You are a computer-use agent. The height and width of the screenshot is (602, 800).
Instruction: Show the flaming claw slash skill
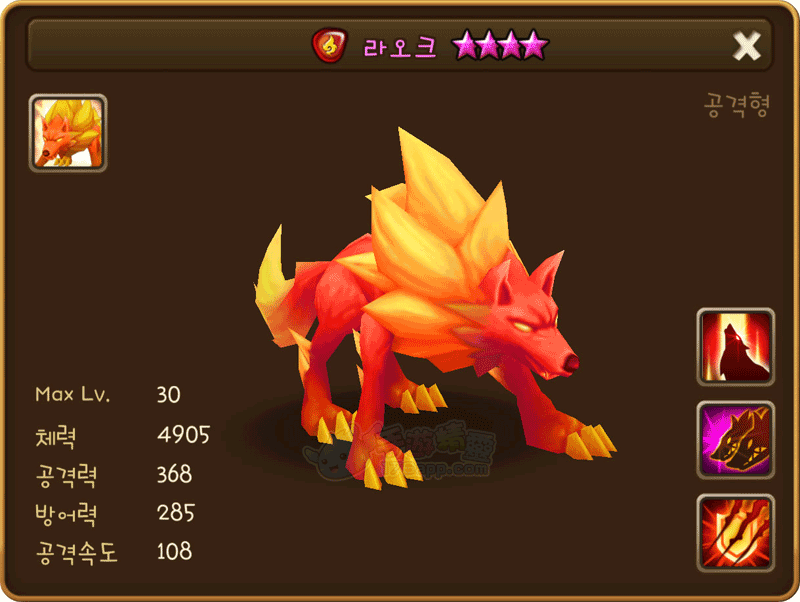click(x=736, y=532)
